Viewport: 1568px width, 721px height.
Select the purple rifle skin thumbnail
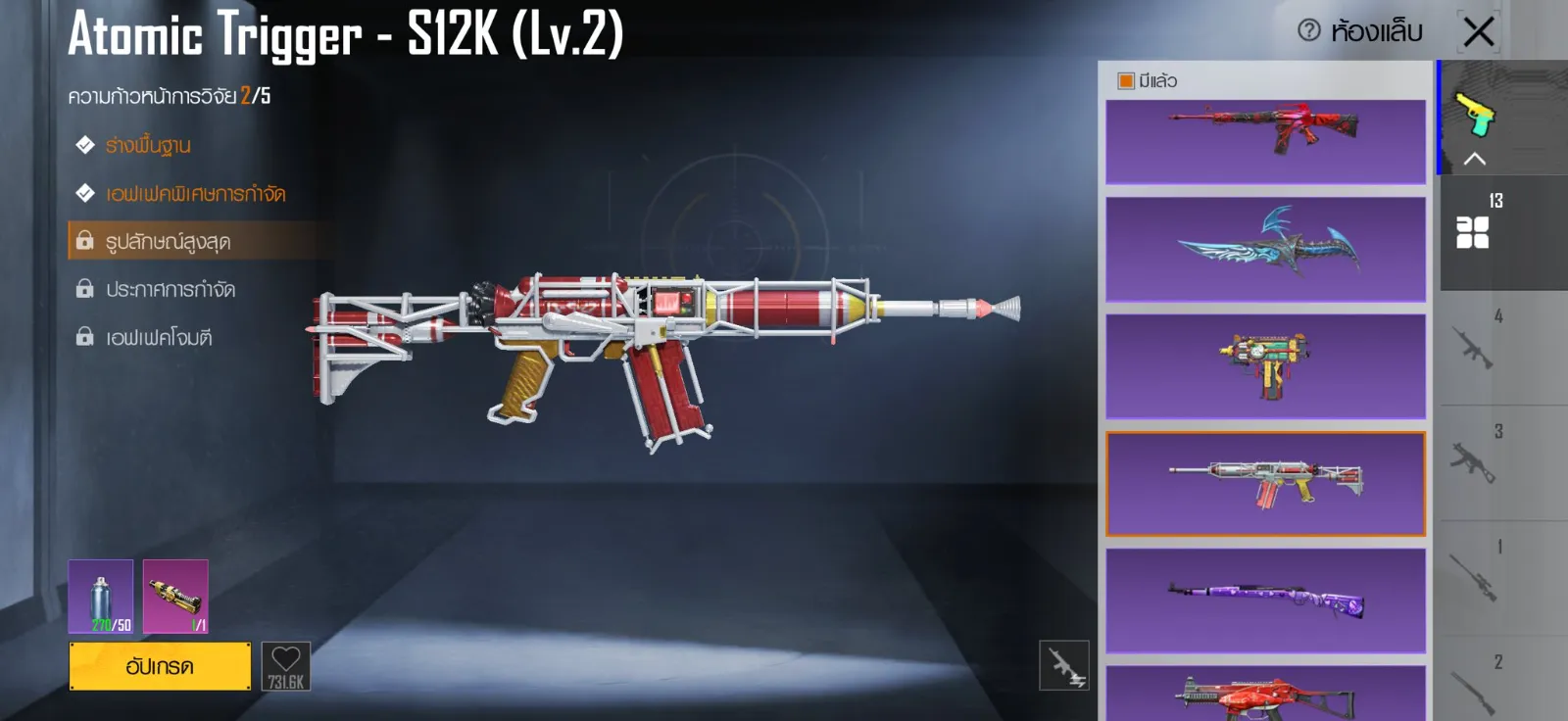pos(1265,600)
